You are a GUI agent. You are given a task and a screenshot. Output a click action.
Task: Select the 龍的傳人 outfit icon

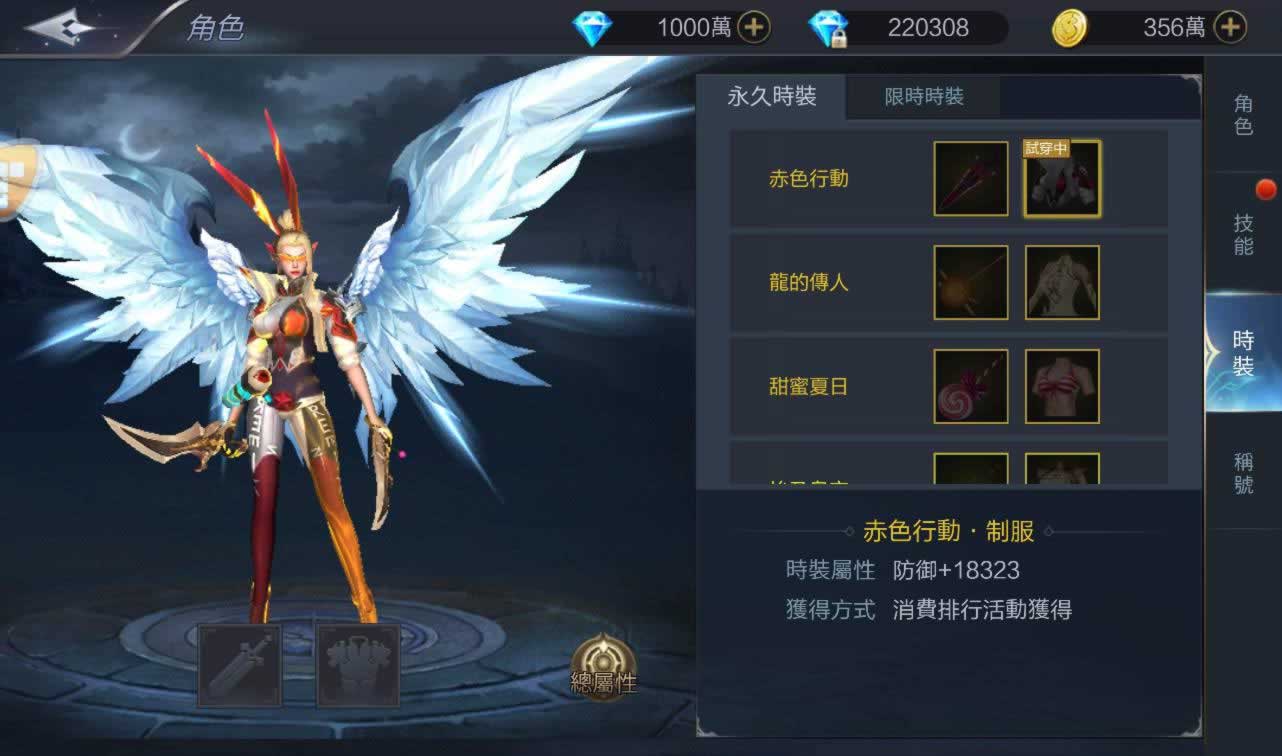click(1062, 283)
